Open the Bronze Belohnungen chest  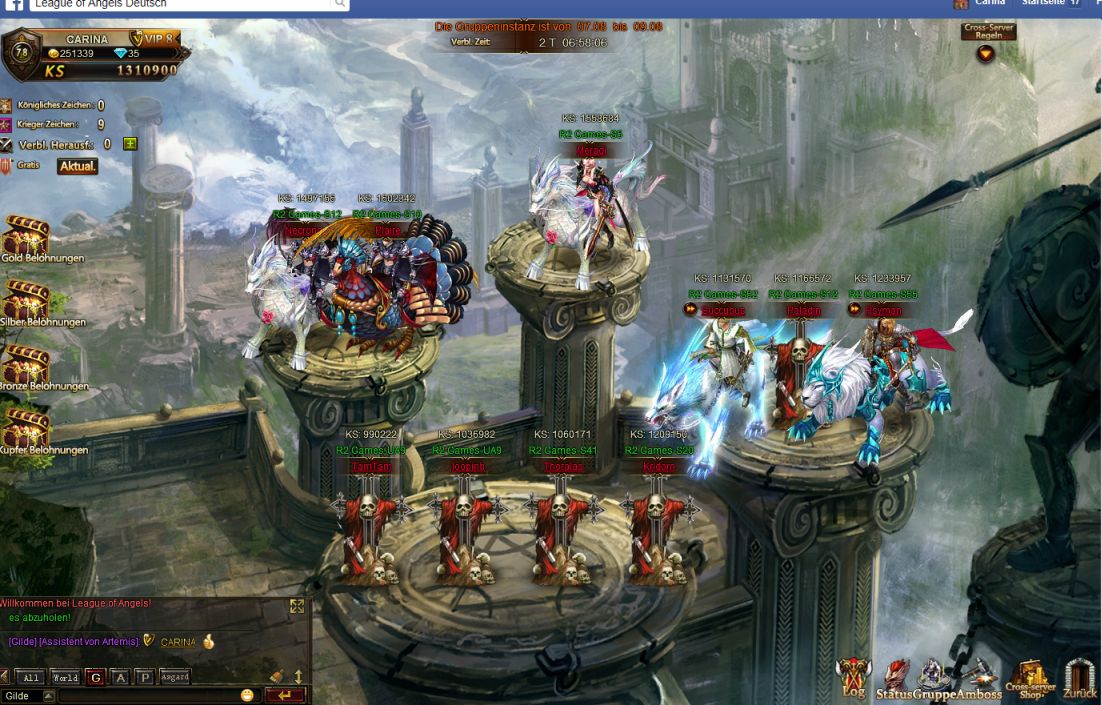click(26, 365)
